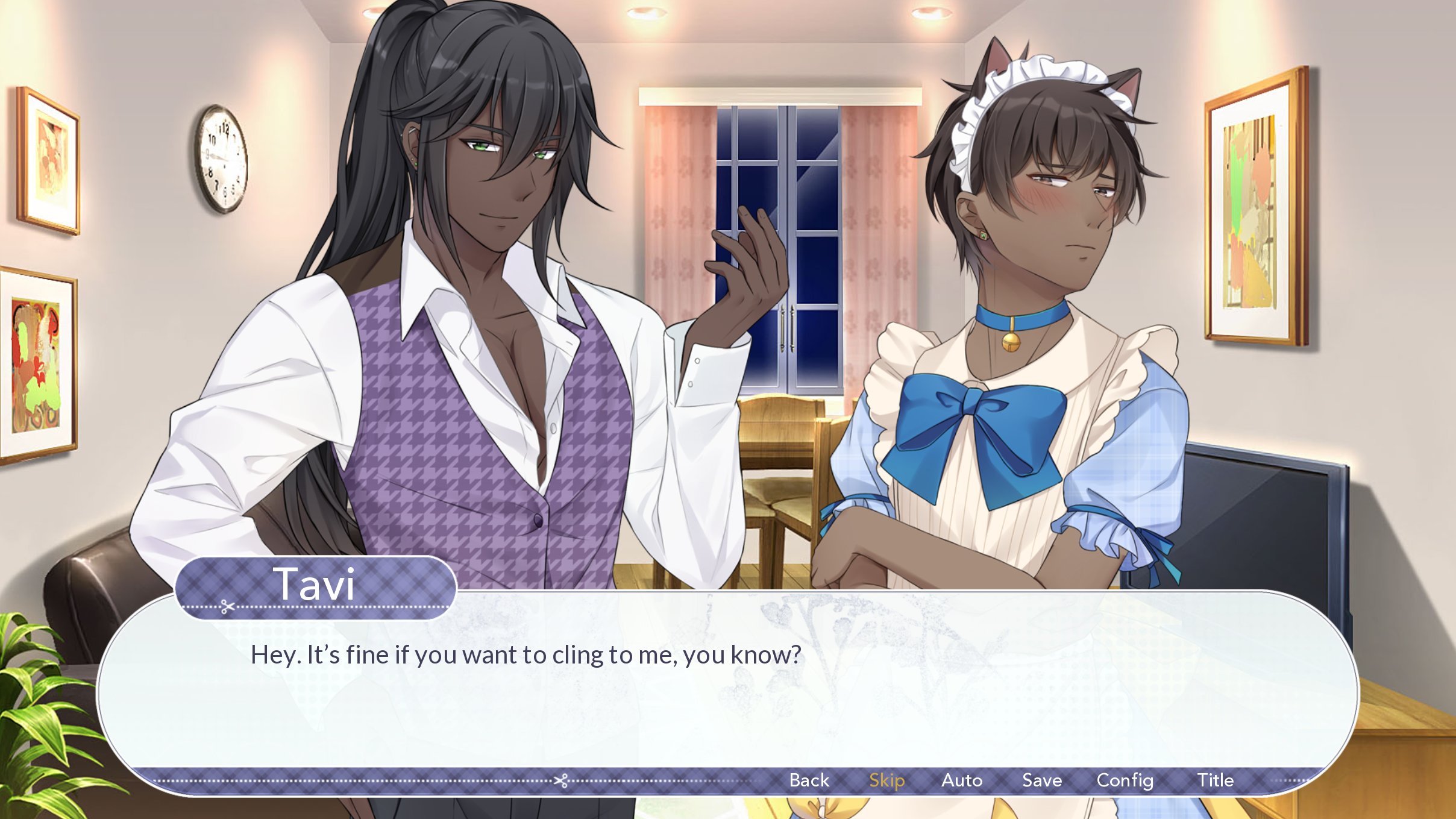The height and width of the screenshot is (819, 1456).
Task: Open the Config settings
Action: 1125,780
